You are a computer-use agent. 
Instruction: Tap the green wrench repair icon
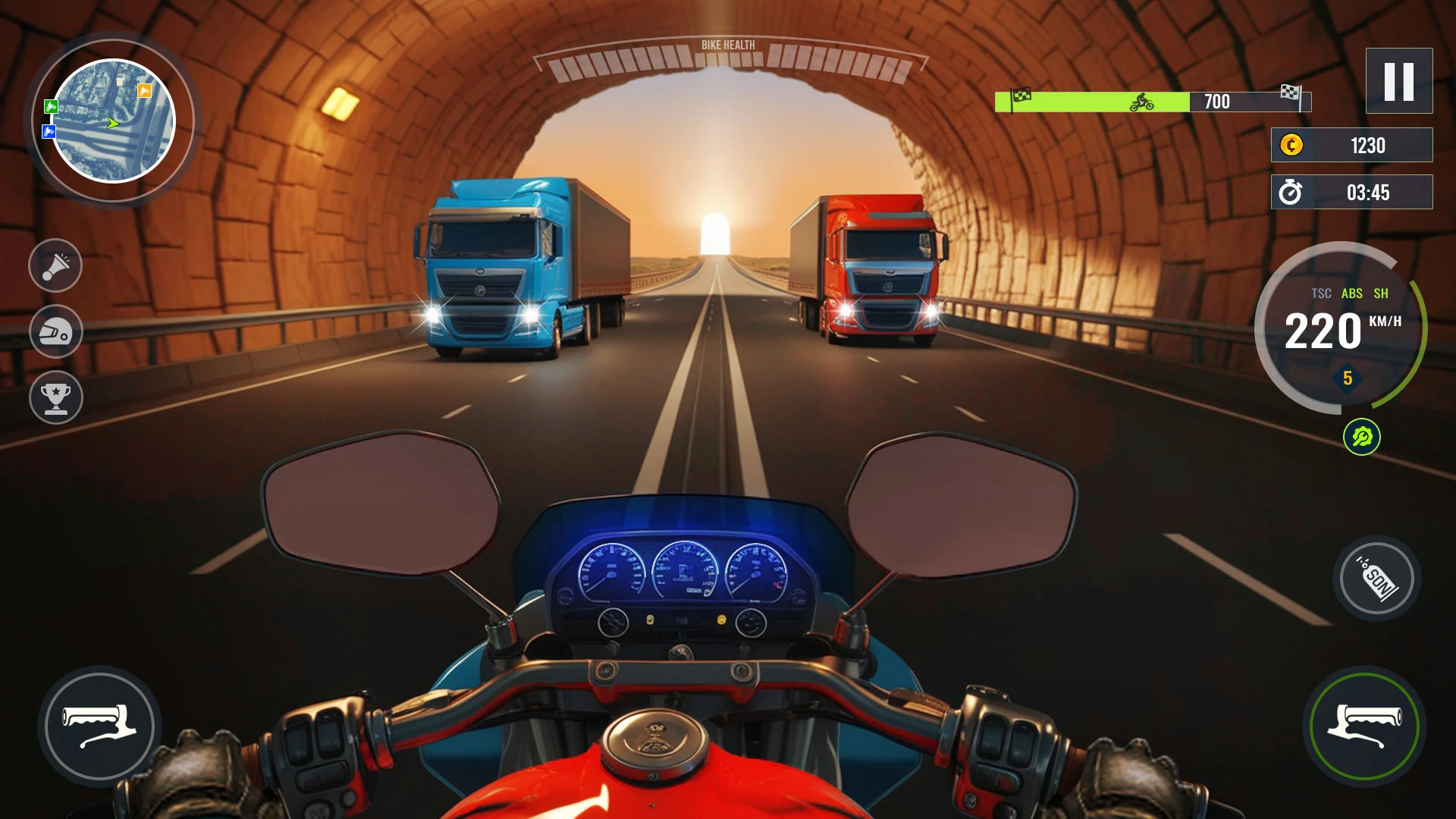click(1361, 438)
